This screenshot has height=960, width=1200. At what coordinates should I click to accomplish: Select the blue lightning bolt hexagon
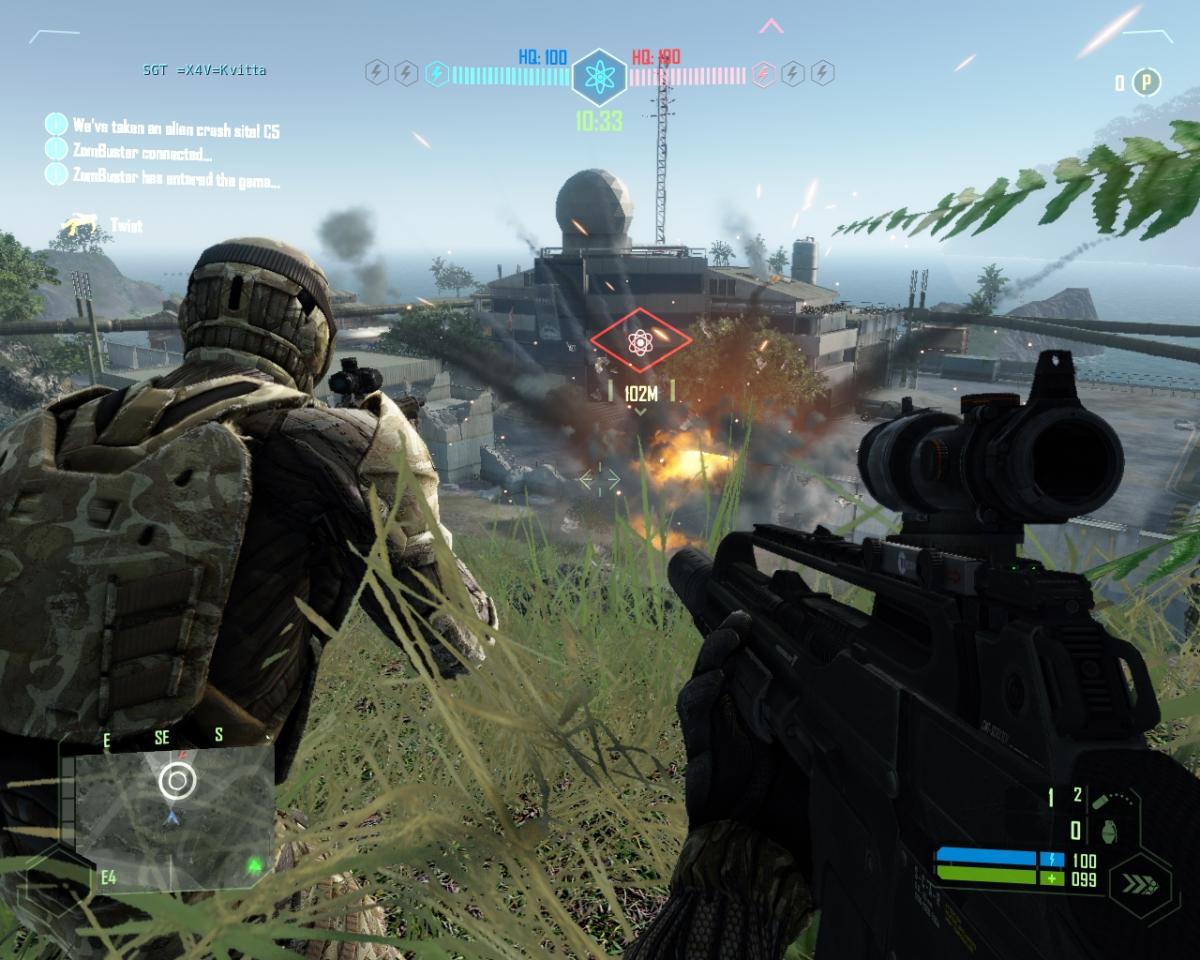(x=437, y=72)
